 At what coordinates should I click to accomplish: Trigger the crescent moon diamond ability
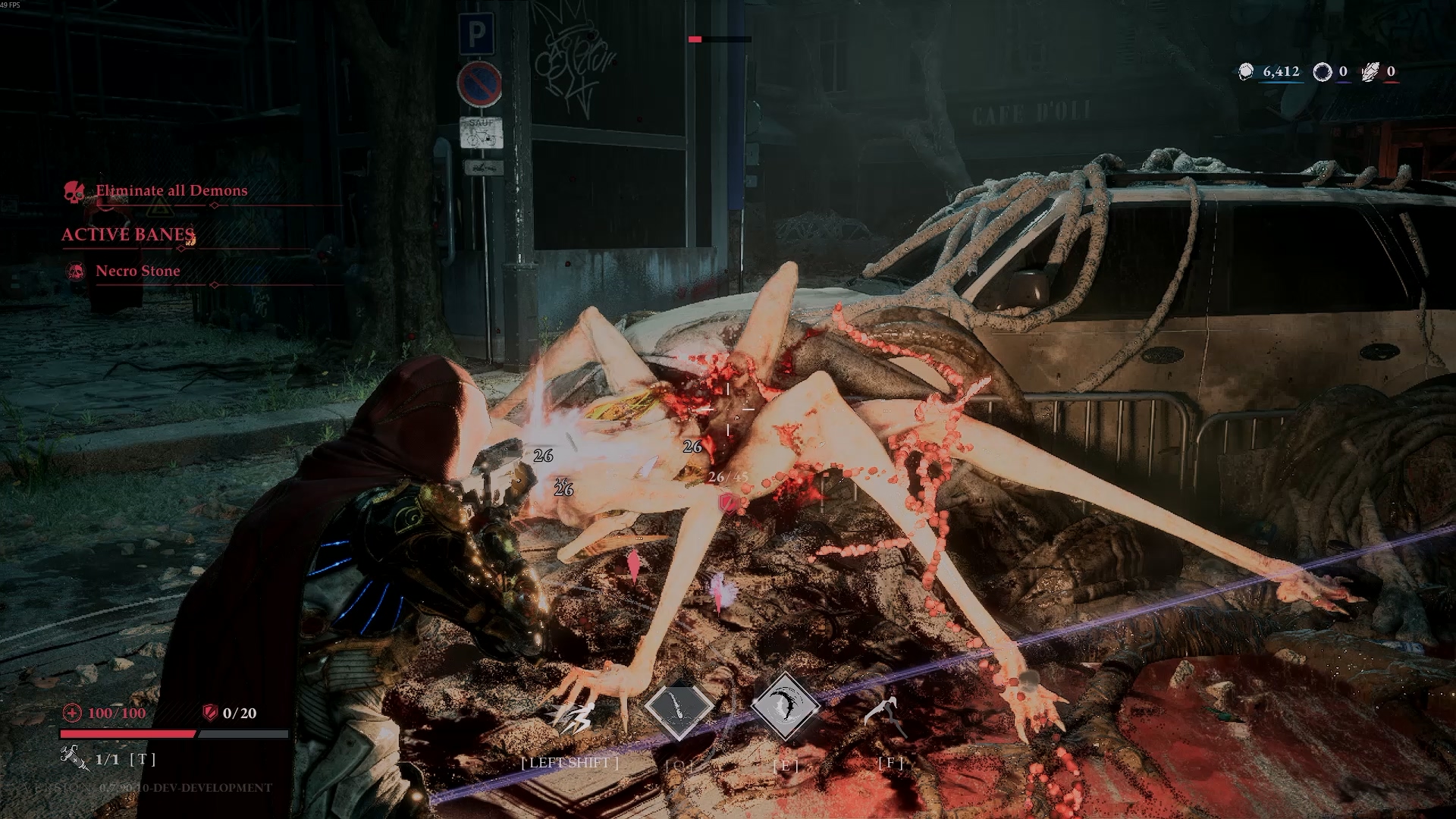tap(785, 707)
